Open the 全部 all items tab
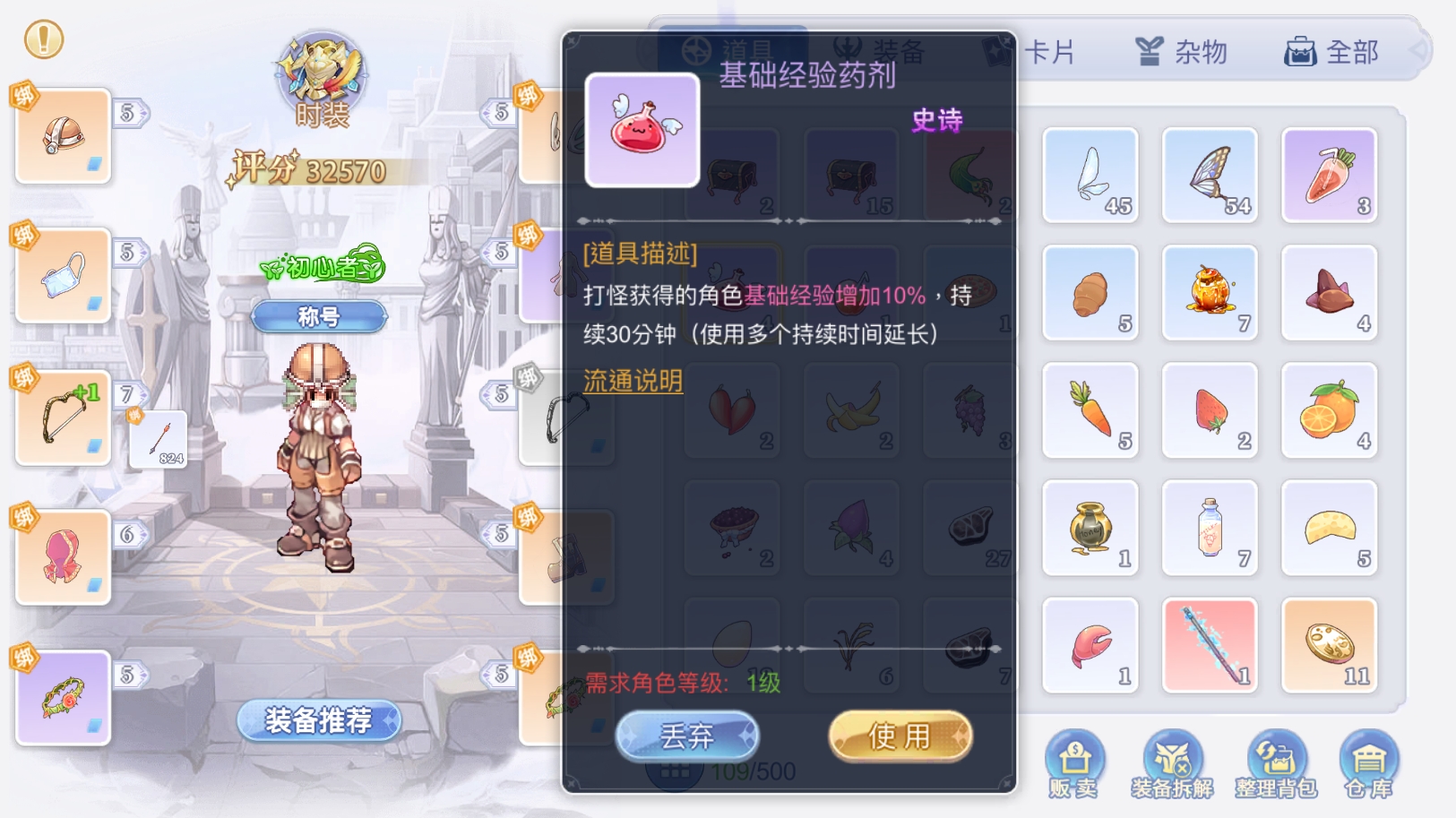 point(1332,52)
